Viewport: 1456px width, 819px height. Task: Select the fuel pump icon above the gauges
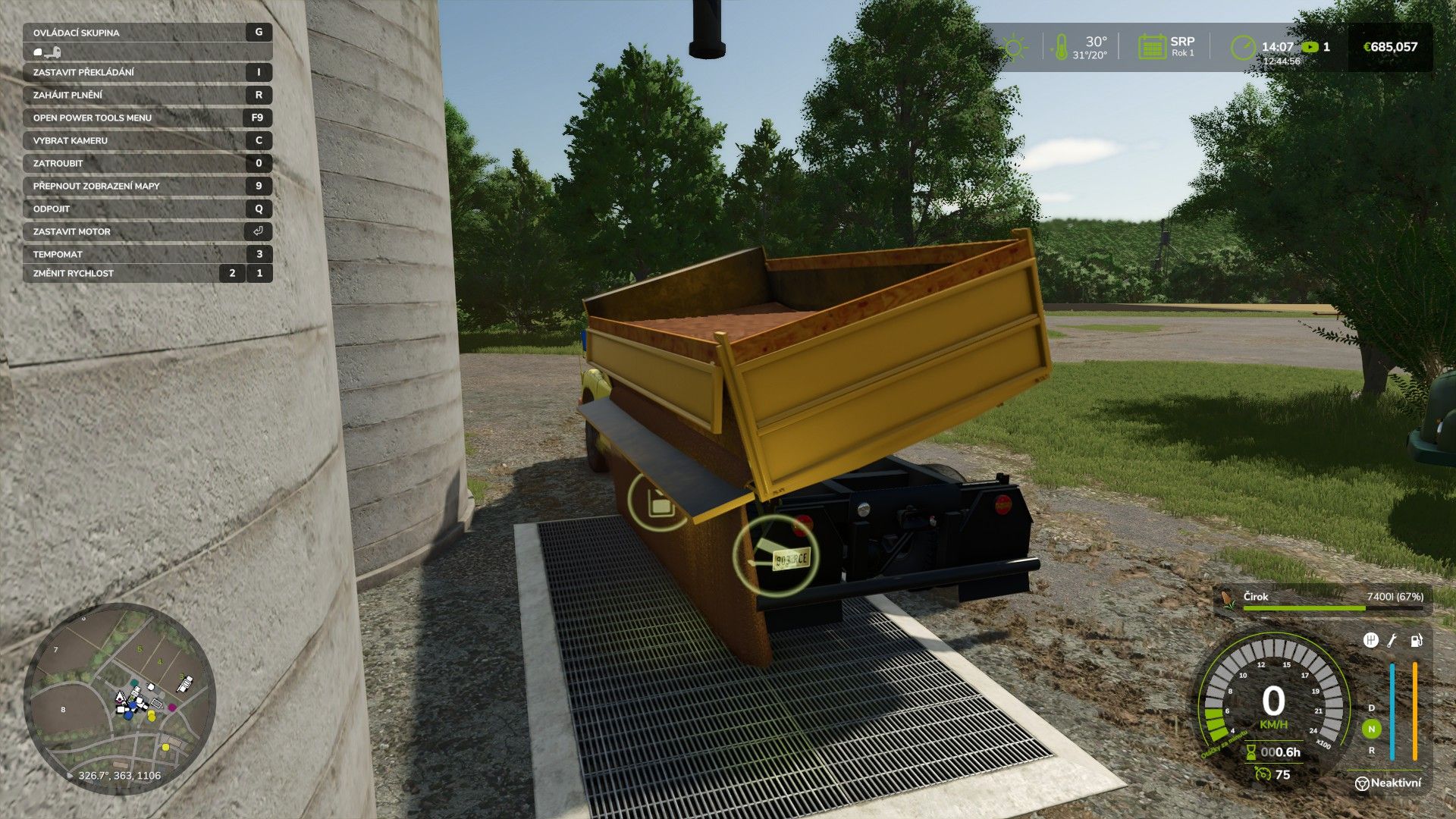1416,641
